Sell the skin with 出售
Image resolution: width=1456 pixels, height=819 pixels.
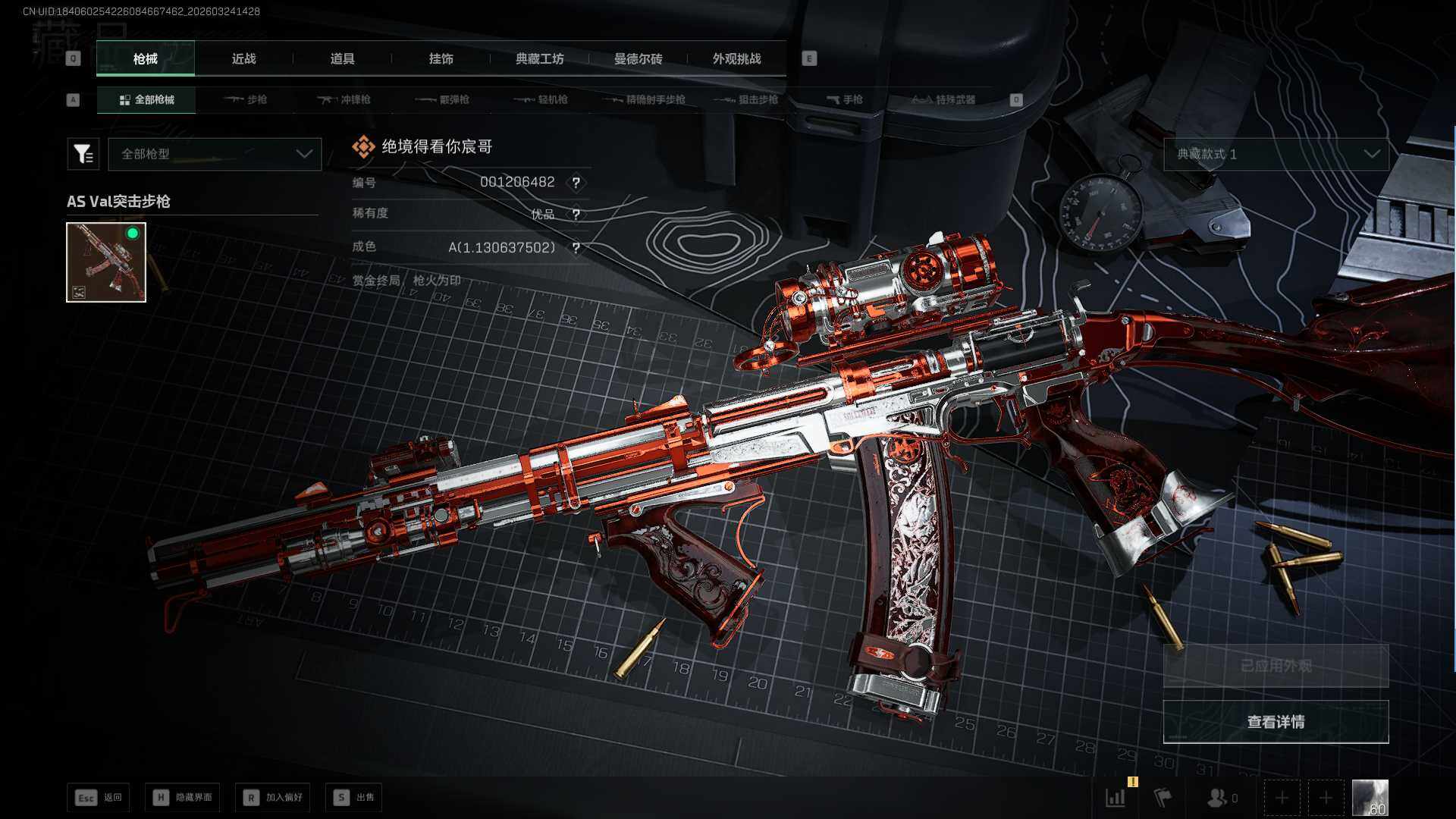point(354,798)
